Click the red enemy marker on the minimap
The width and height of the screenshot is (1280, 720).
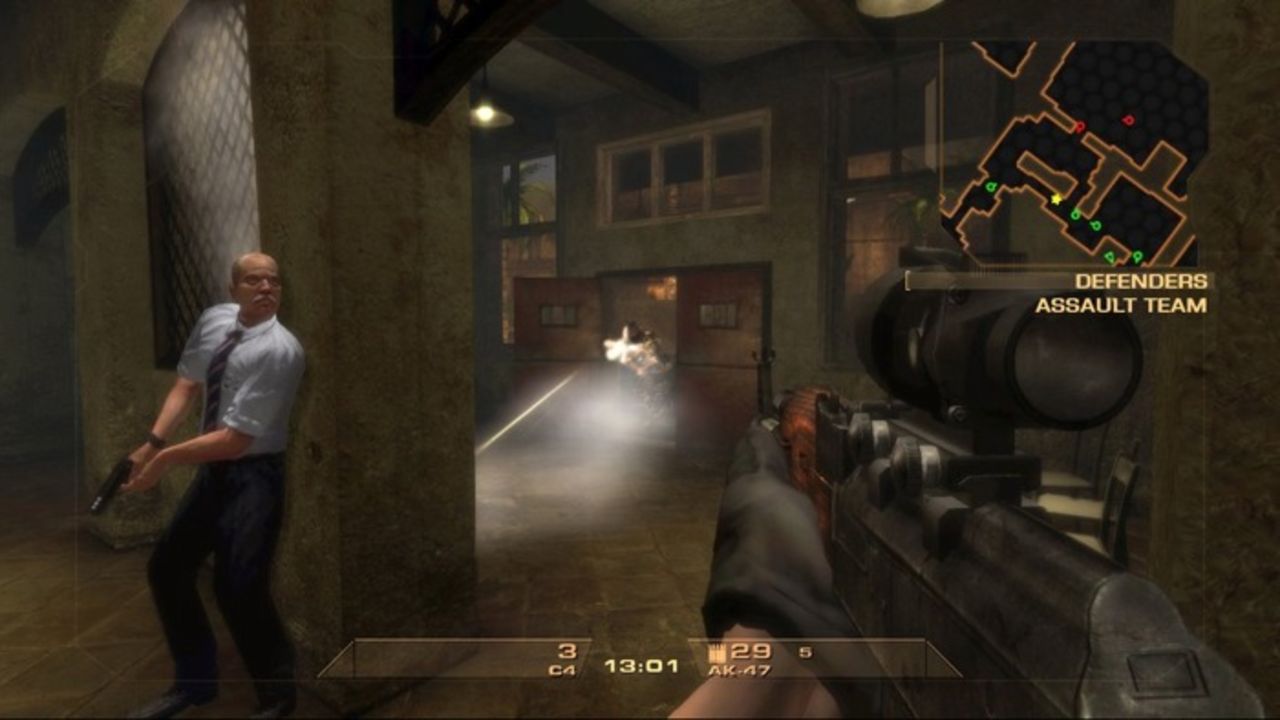pyautogui.click(x=1080, y=125)
